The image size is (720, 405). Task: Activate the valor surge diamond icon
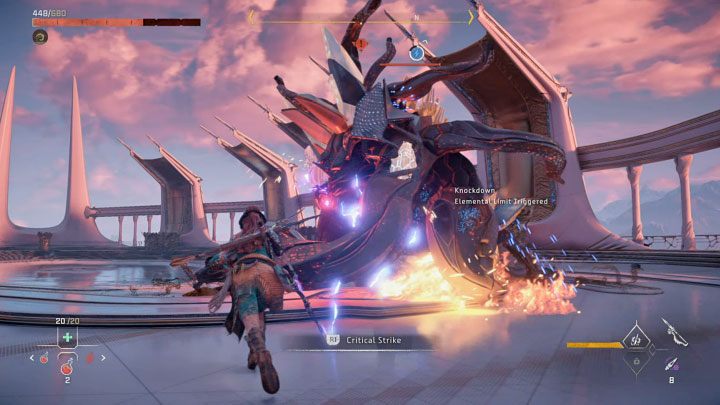click(x=634, y=341)
